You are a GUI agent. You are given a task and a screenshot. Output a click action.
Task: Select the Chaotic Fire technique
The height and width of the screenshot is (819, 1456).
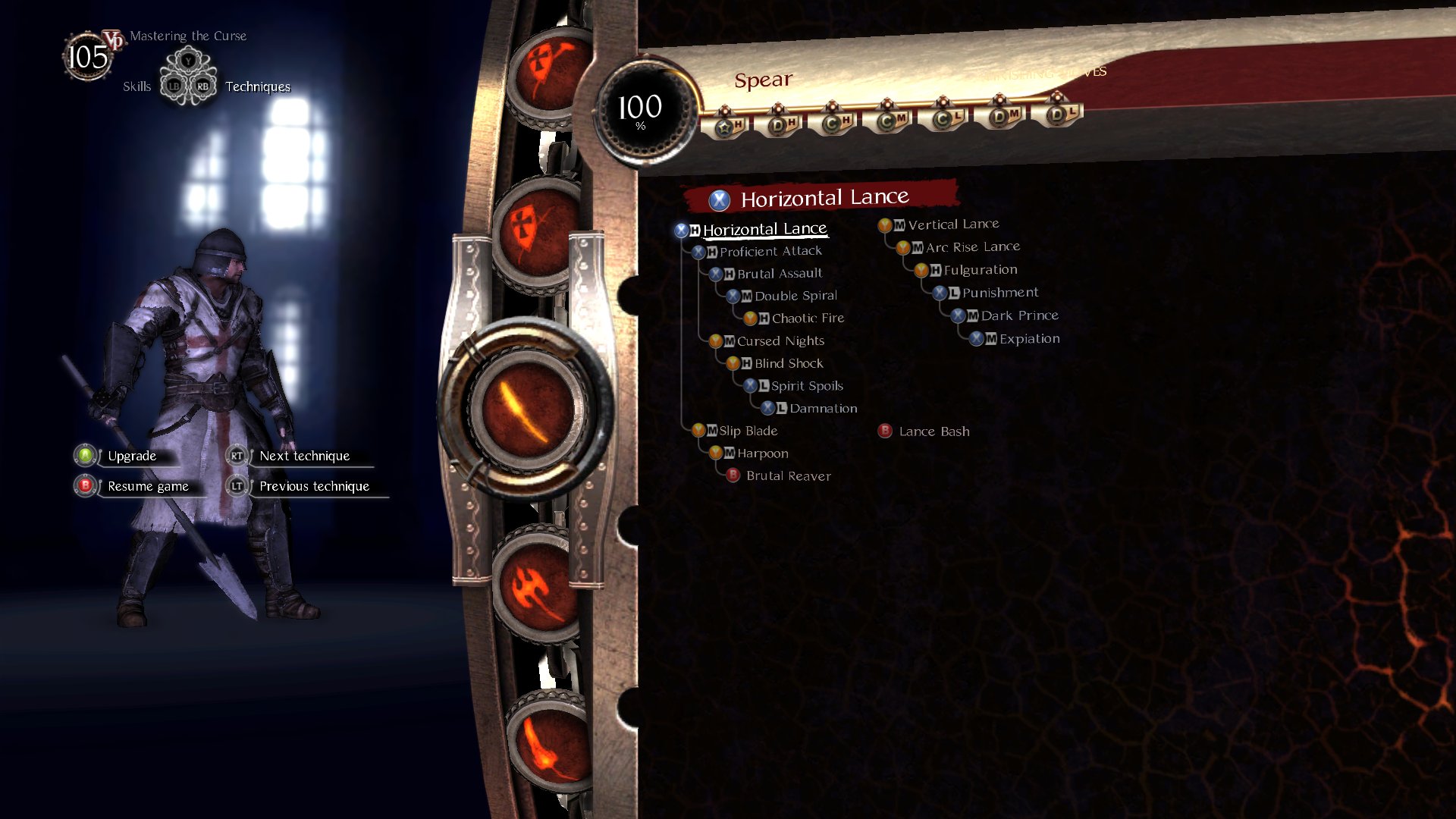click(807, 318)
